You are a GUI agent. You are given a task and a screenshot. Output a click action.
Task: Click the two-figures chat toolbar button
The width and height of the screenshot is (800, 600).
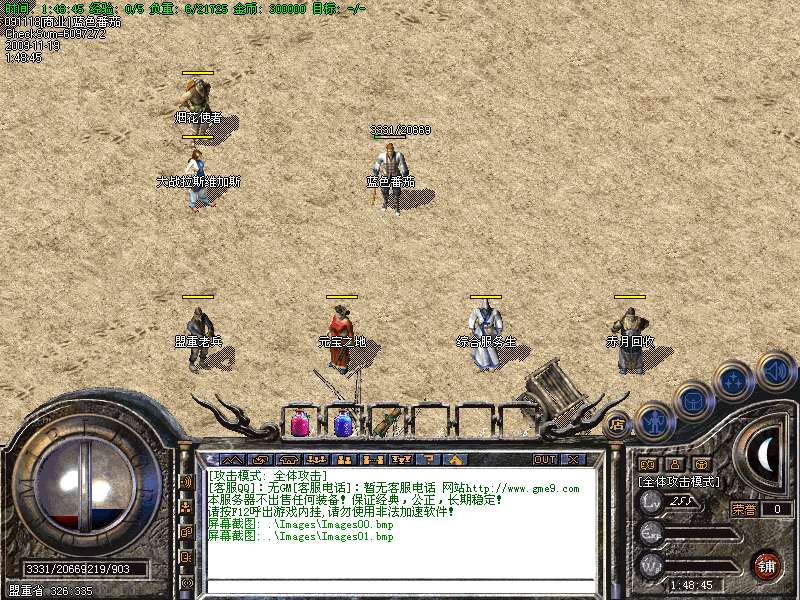(x=344, y=460)
